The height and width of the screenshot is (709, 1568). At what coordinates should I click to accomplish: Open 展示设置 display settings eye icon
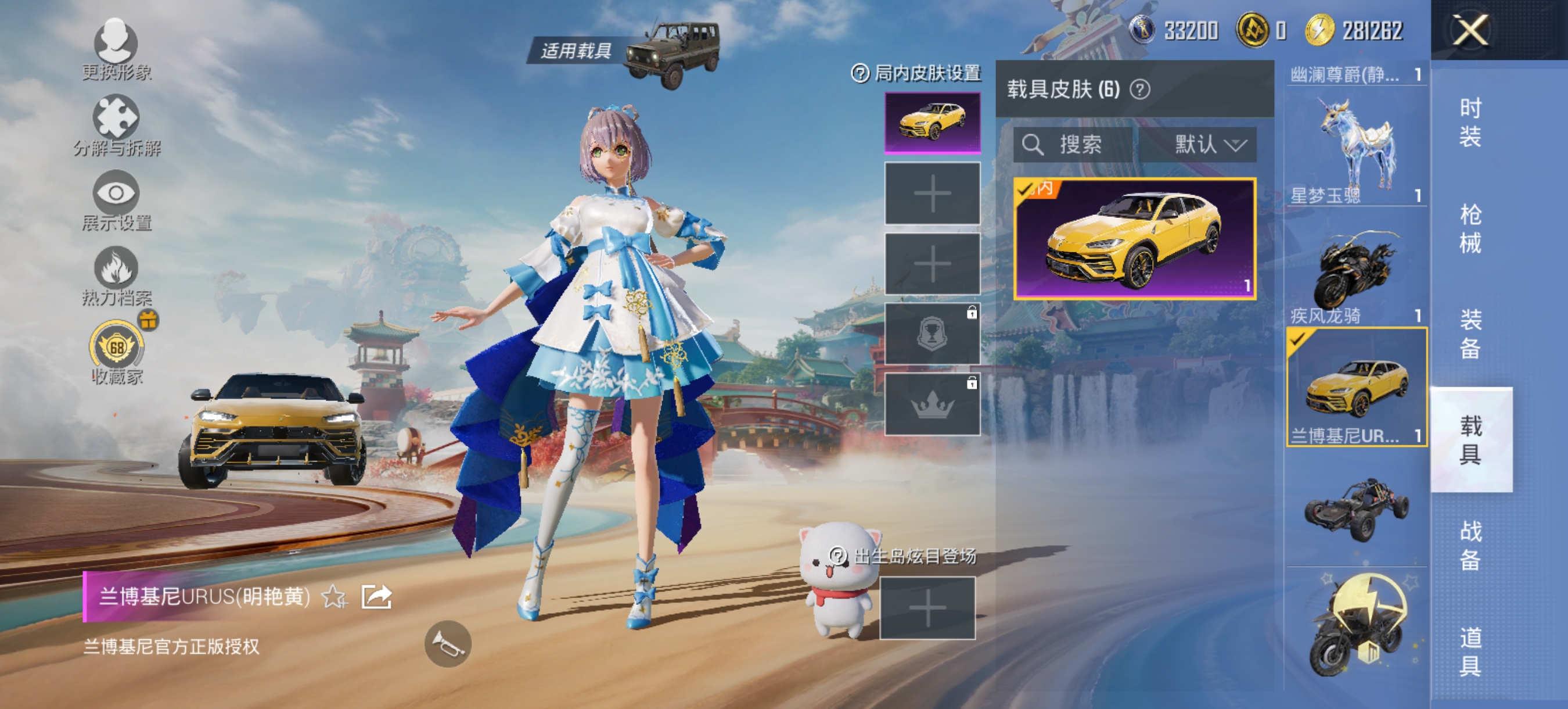[x=117, y=194]
